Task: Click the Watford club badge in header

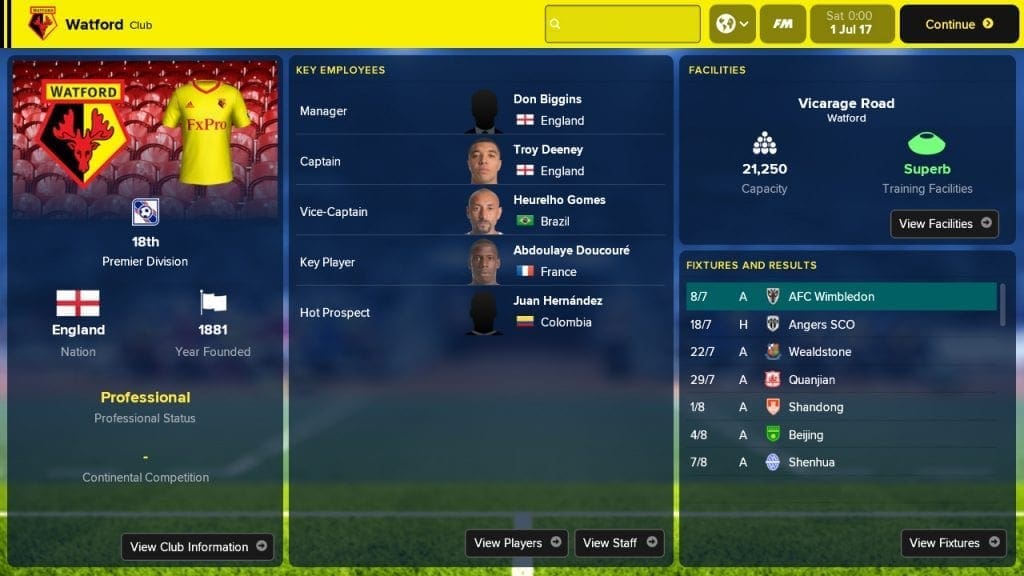Action: click(x=42, y=23)
